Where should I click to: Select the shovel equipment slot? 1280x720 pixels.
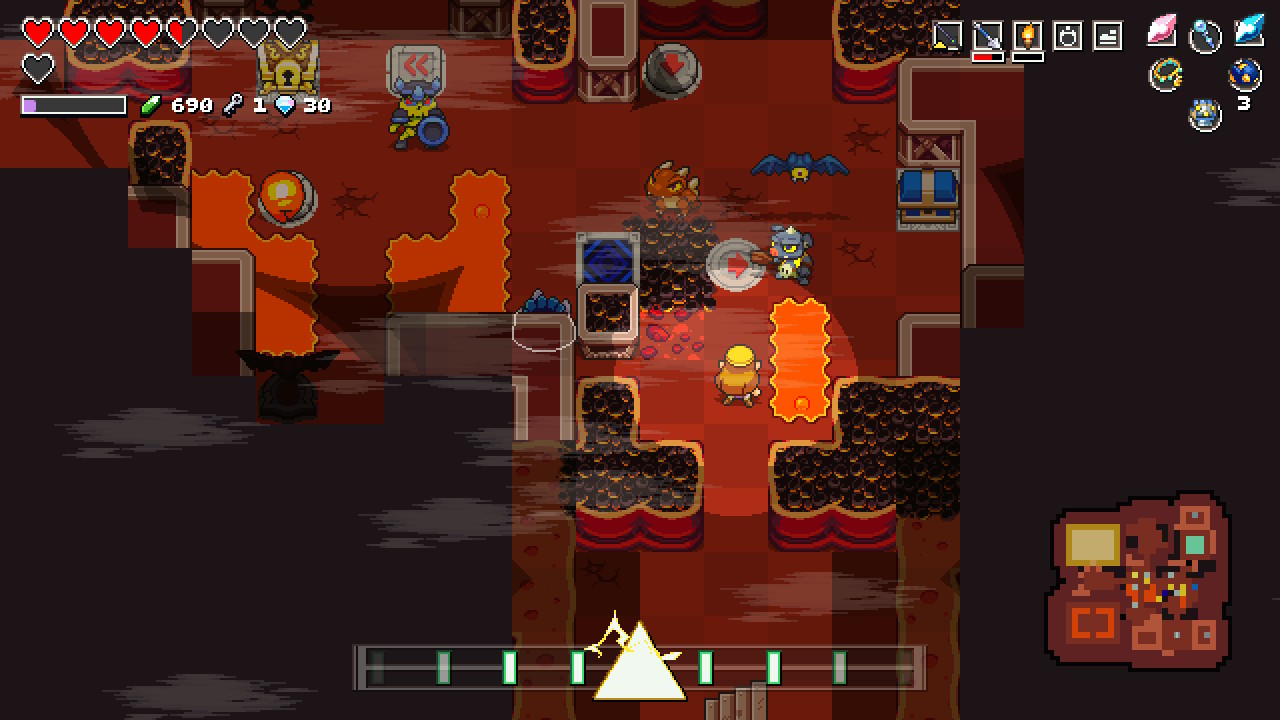coord(947,37)
